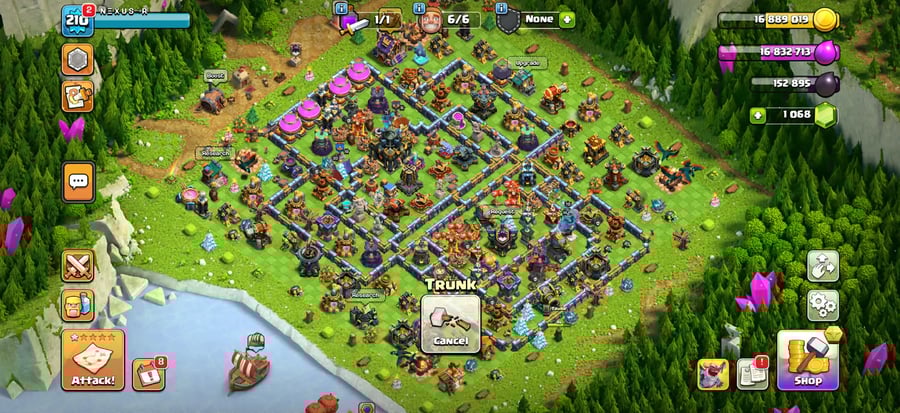This screenshot has height=413, width=900.
Task: Tap the level 210 experience badge
Action: pos(78,20)
